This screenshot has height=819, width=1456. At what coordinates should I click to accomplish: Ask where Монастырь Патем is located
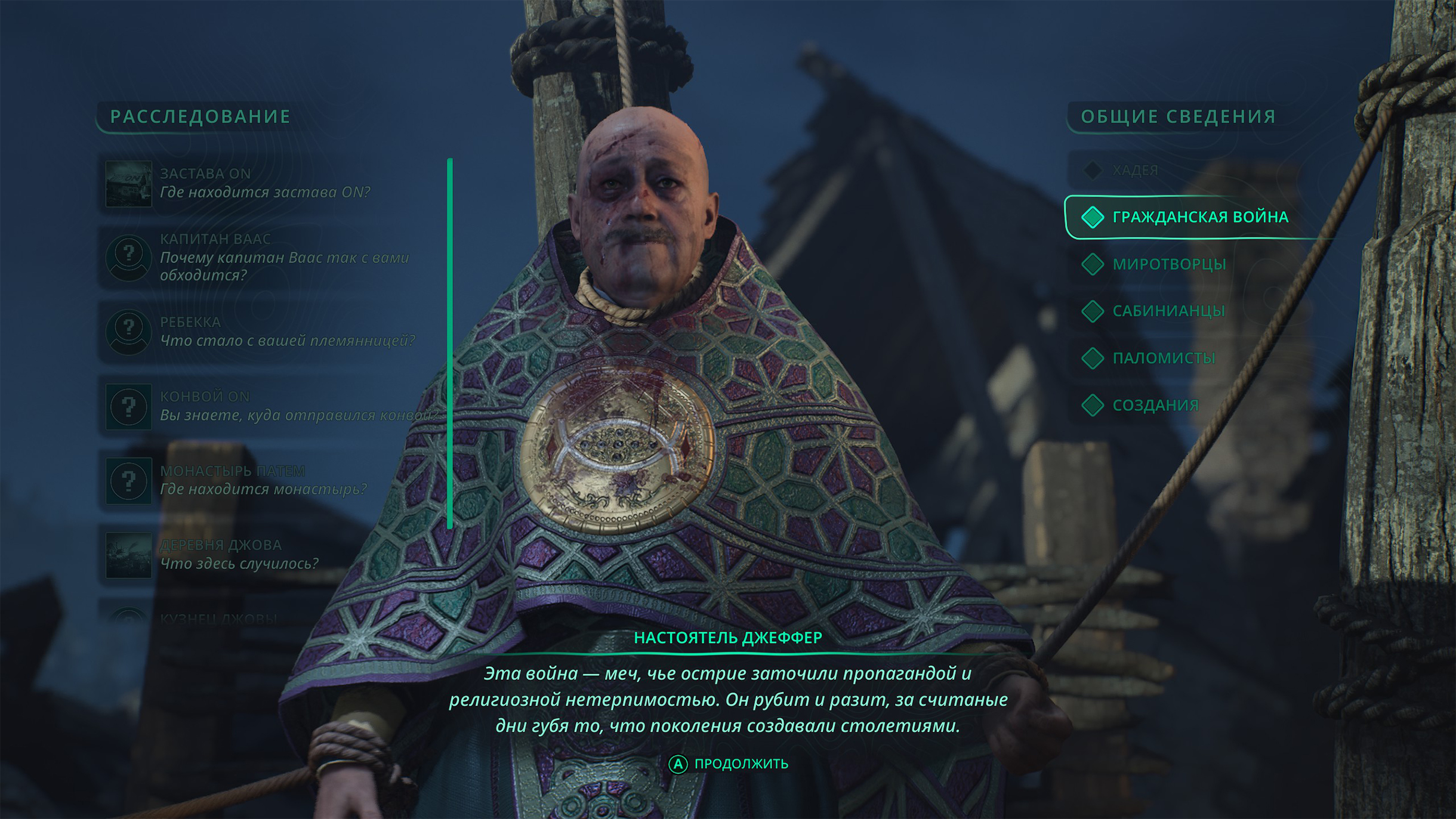263,480
